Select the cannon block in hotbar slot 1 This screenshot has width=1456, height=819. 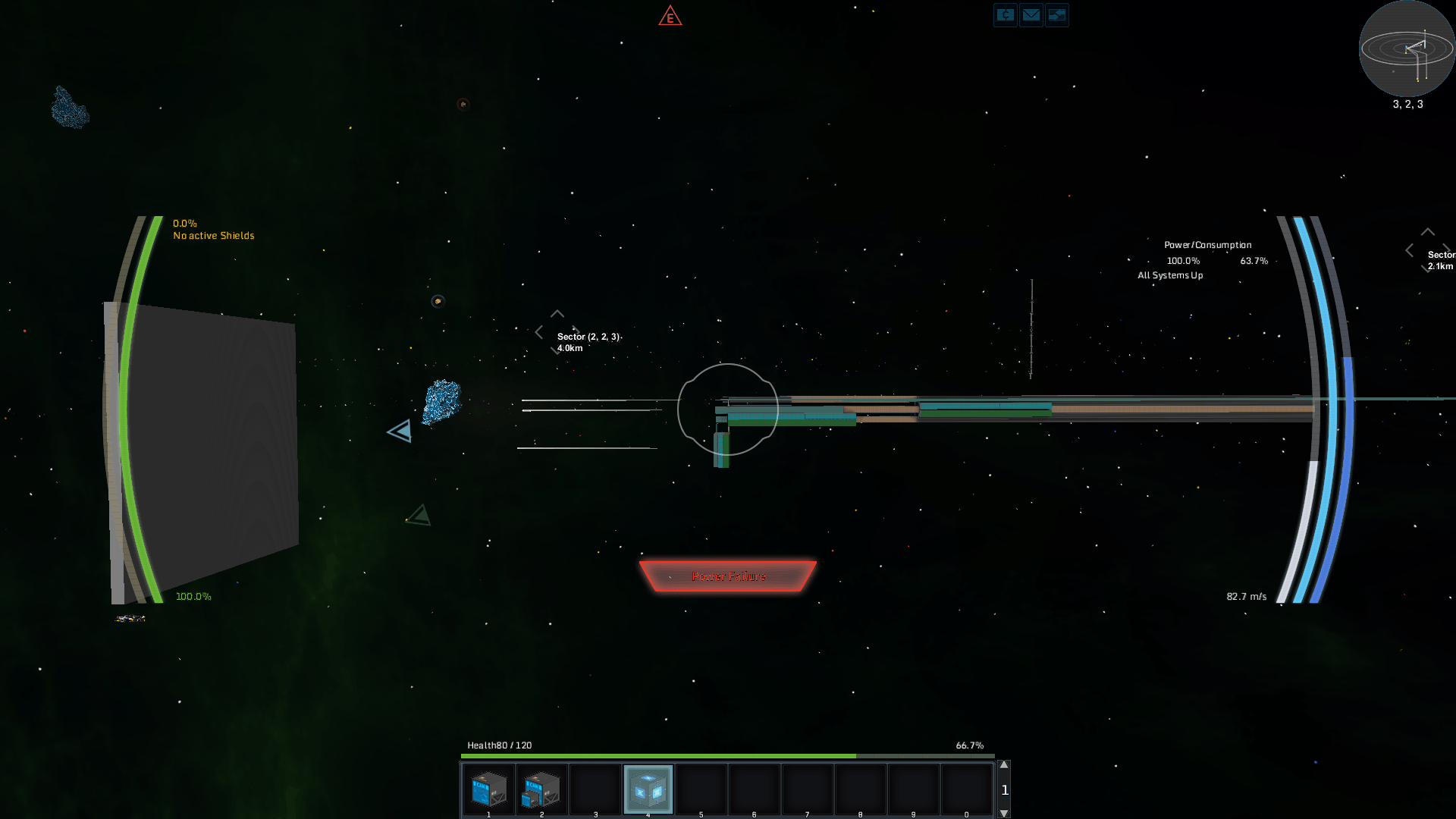point(488,789)
